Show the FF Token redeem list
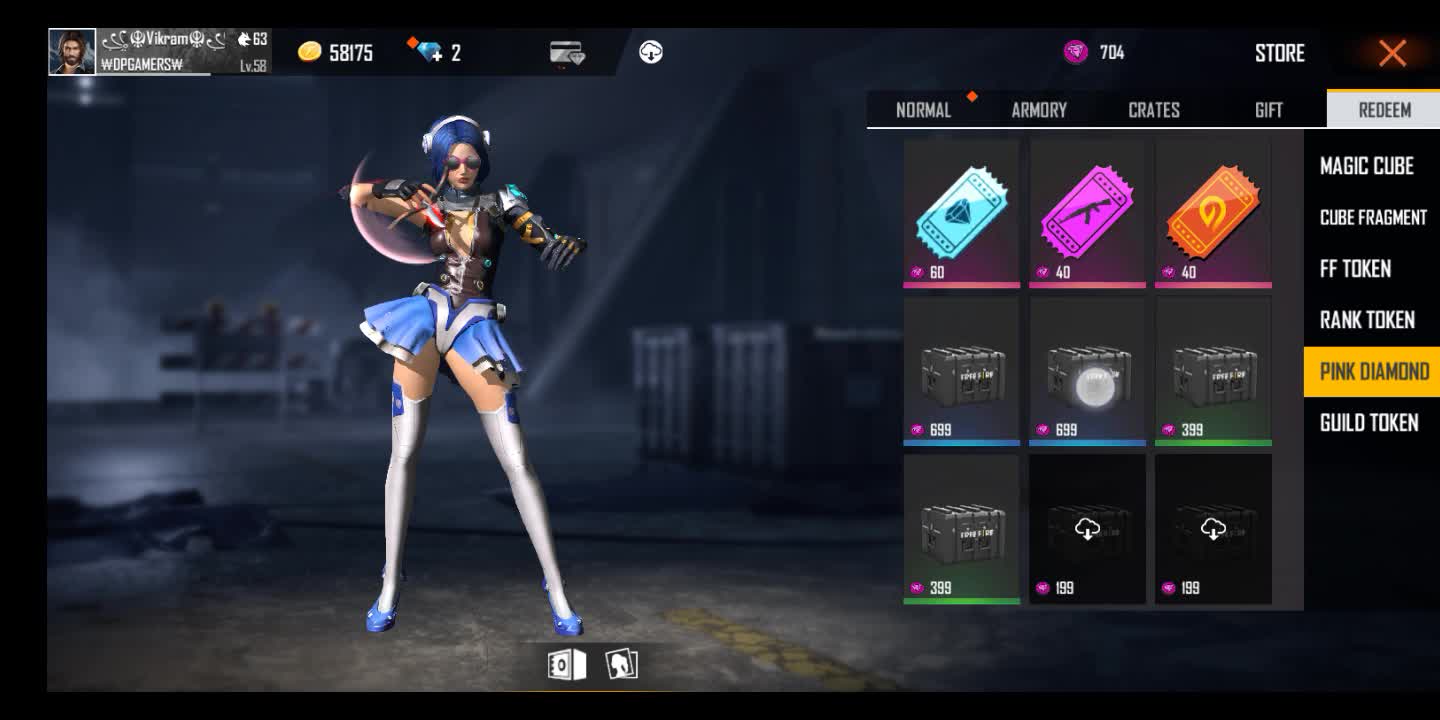The width and height of the screenshot is (1440, 720). (x=1355, y=268)
